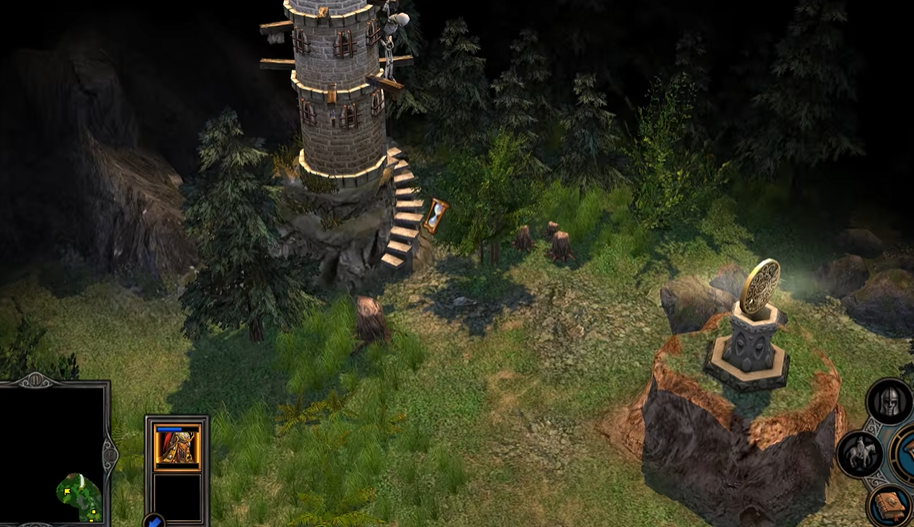This screenshot has width=914, height=527.
Task: Click the blue arrow button below the hero list
Action: click(x=155, y=520)
